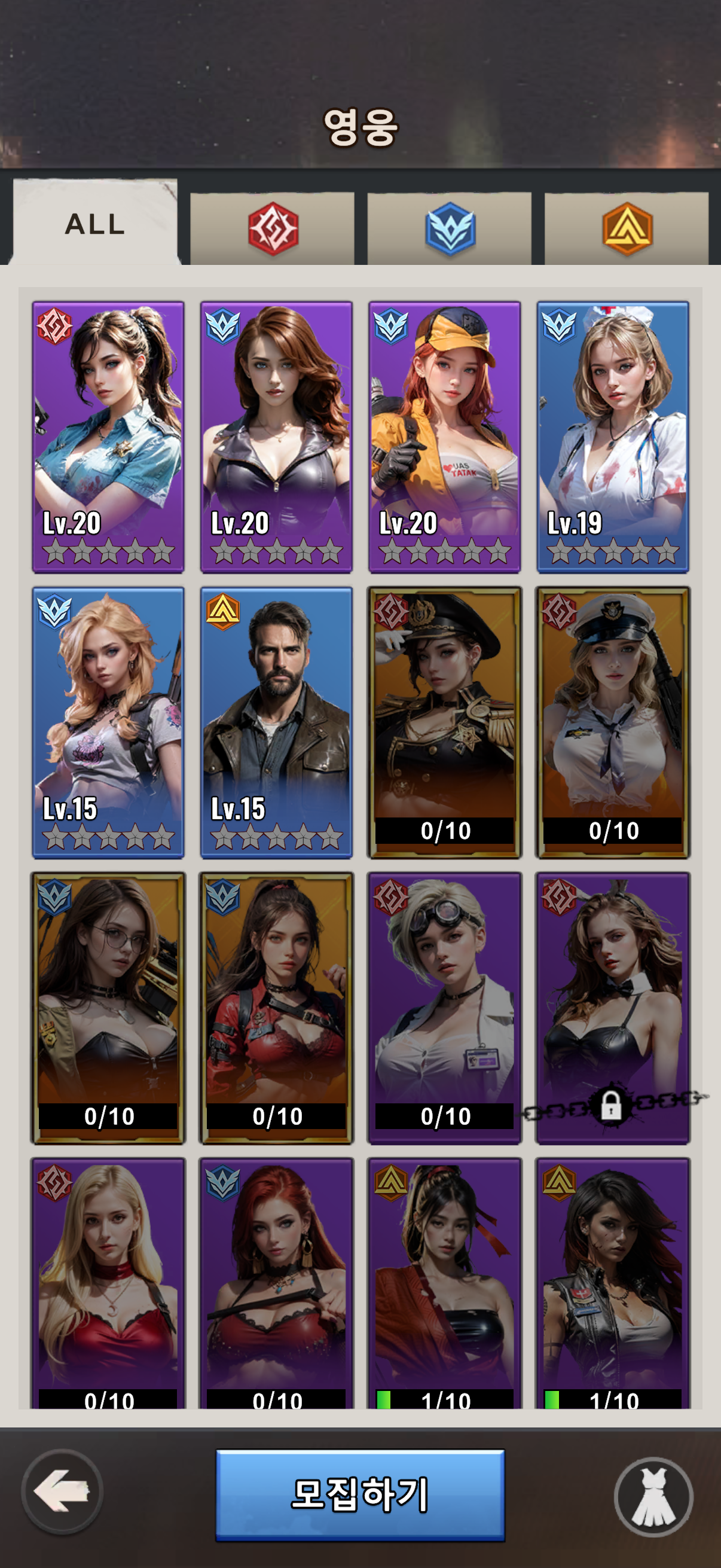Tap the 모집하기 recruit button

coord(360,1494)
